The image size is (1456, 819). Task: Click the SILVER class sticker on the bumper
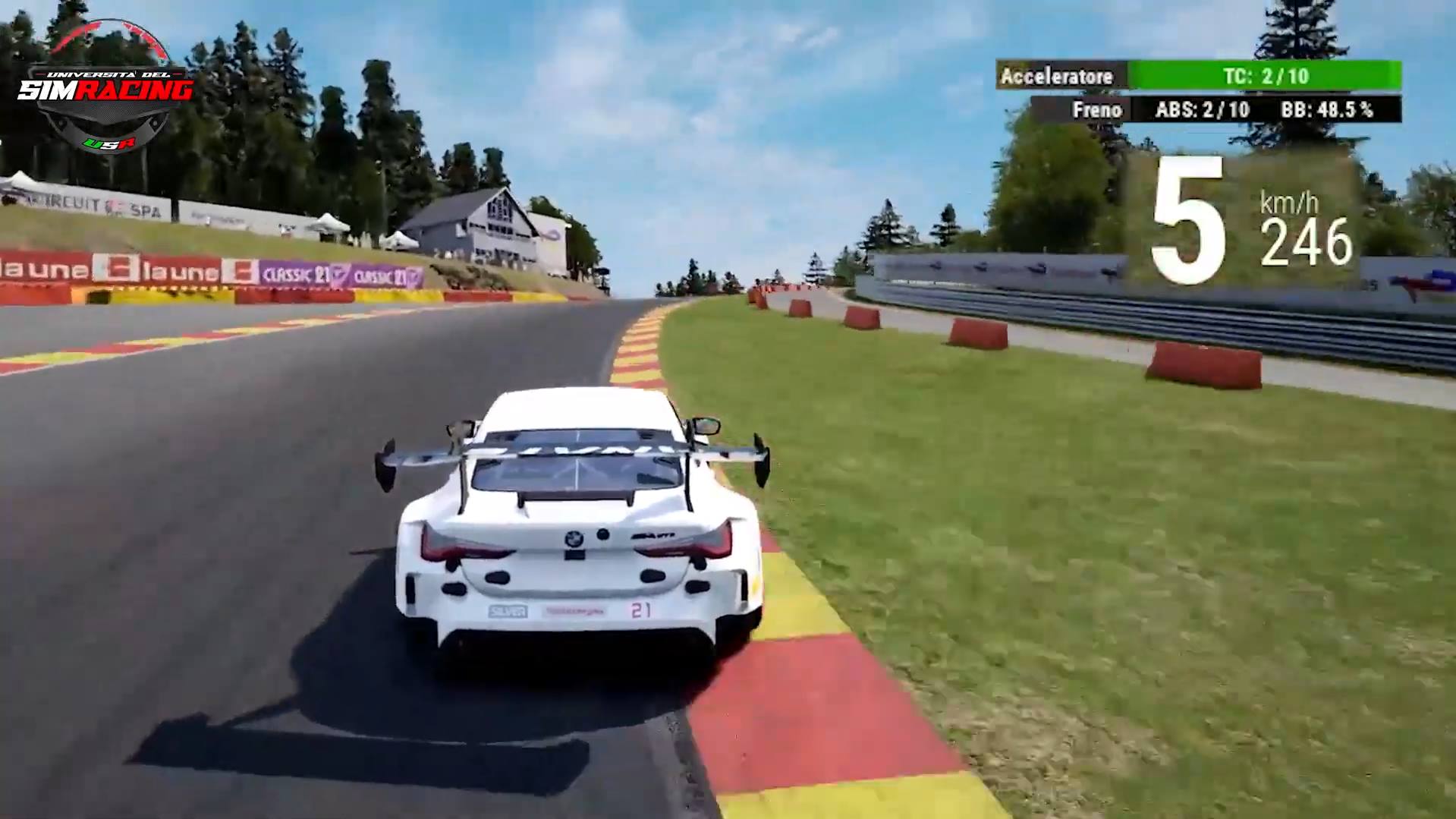tap(507, 610)
